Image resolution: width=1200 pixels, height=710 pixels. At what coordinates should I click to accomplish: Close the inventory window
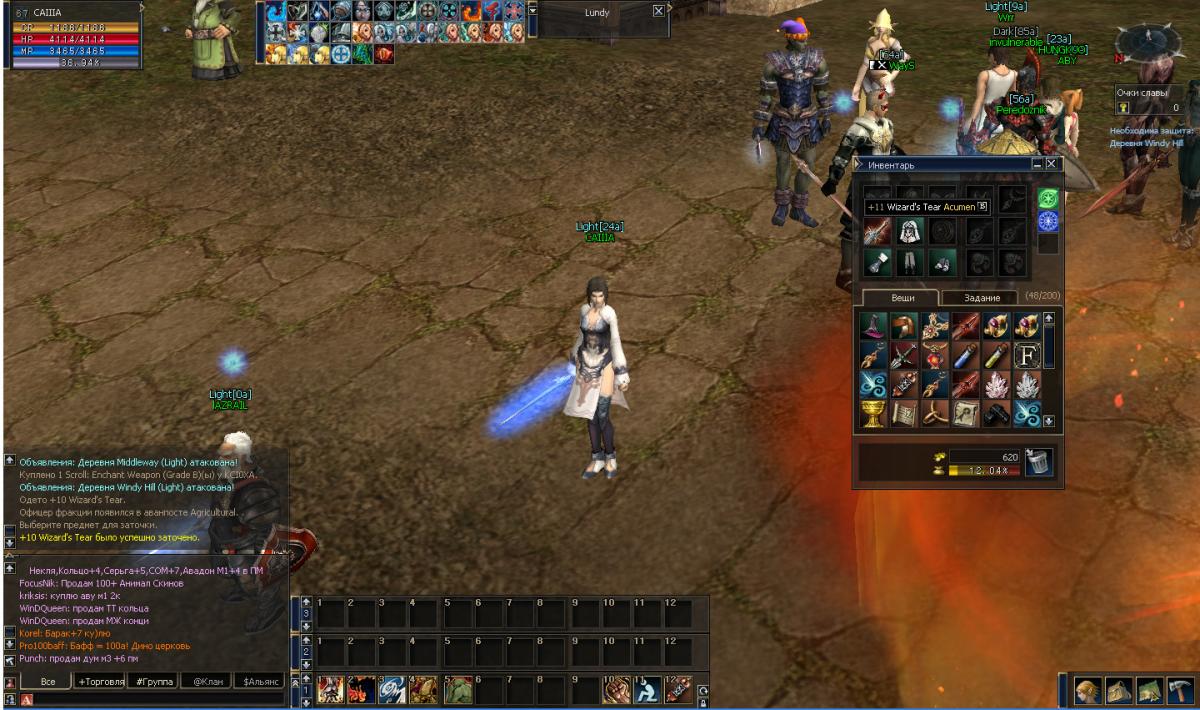click(x=1051, y=163)
